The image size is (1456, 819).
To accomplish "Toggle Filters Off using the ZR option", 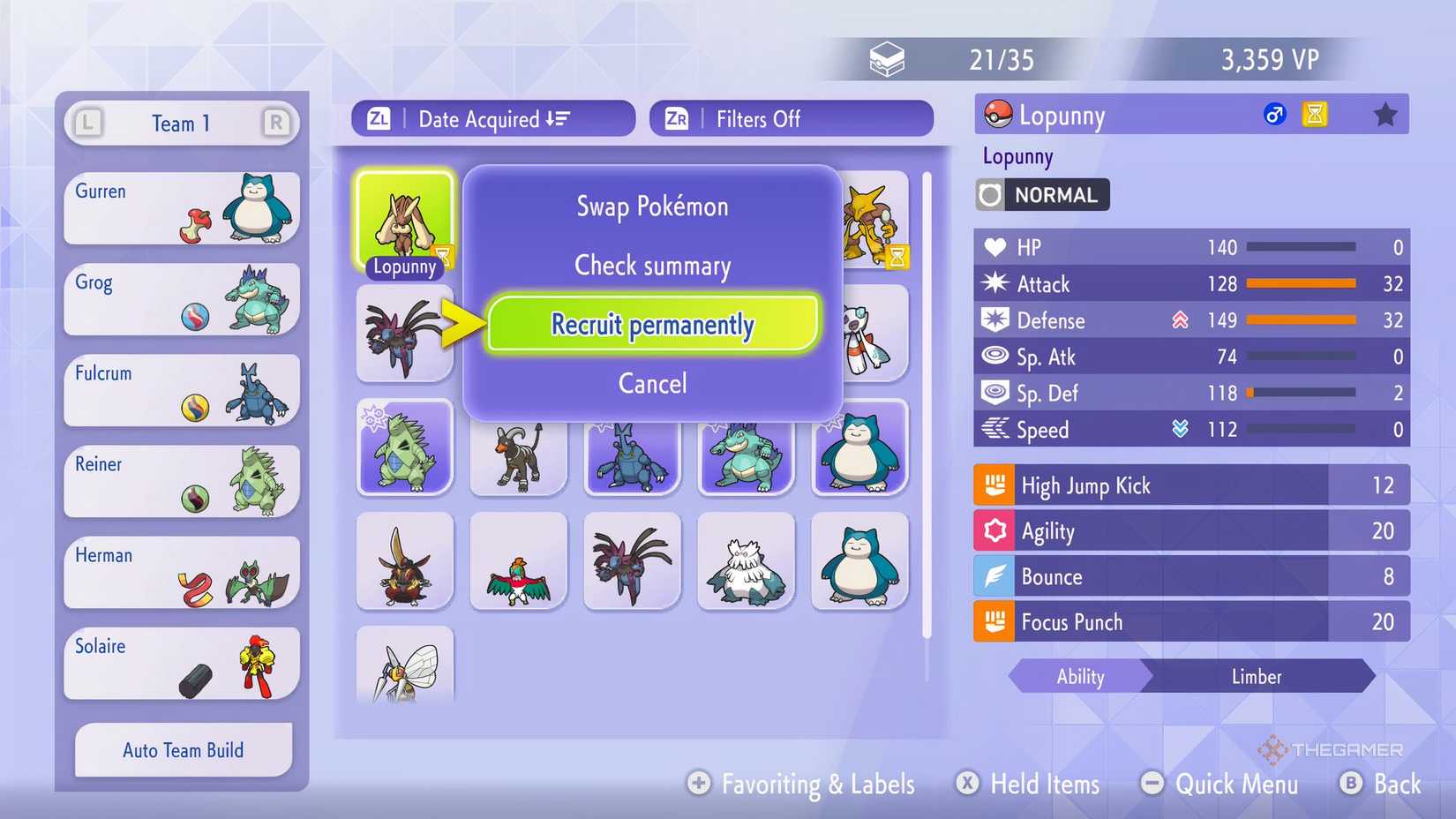I will pos(790,118).
